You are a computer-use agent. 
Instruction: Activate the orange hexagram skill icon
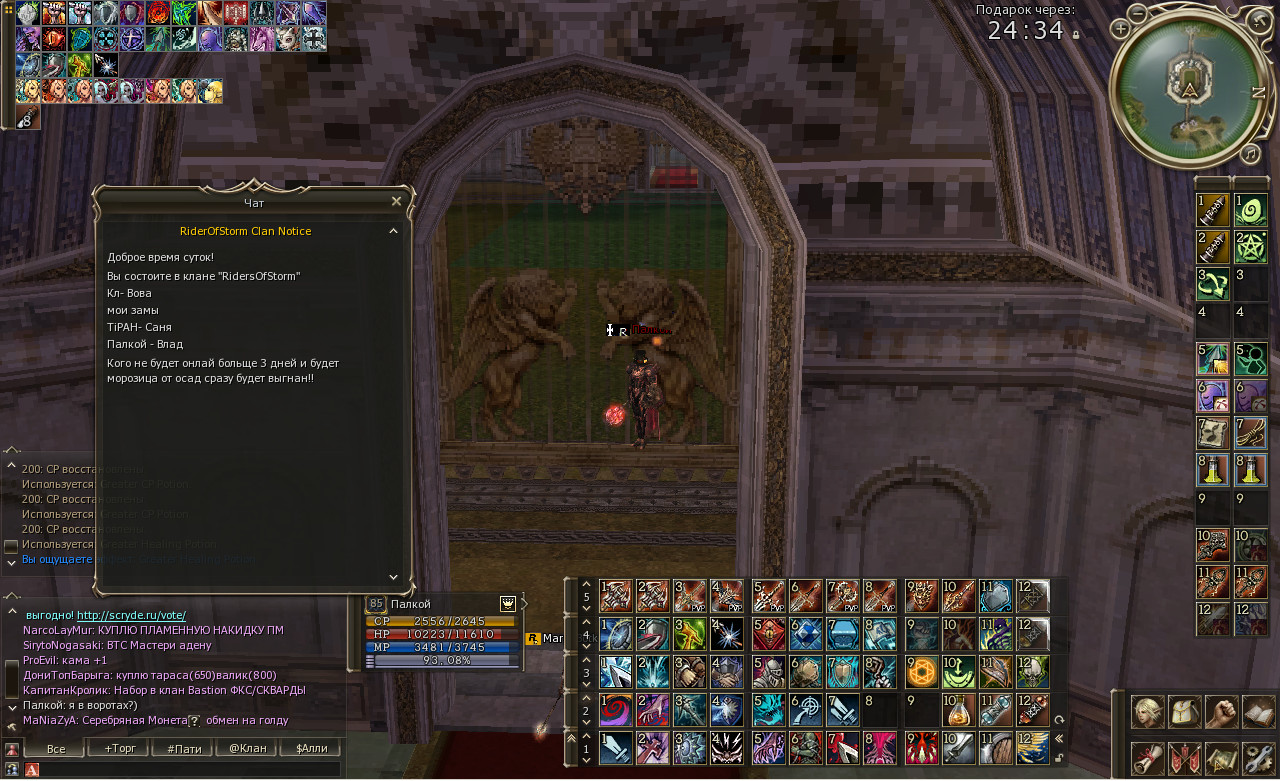click(x=922, y=672)
